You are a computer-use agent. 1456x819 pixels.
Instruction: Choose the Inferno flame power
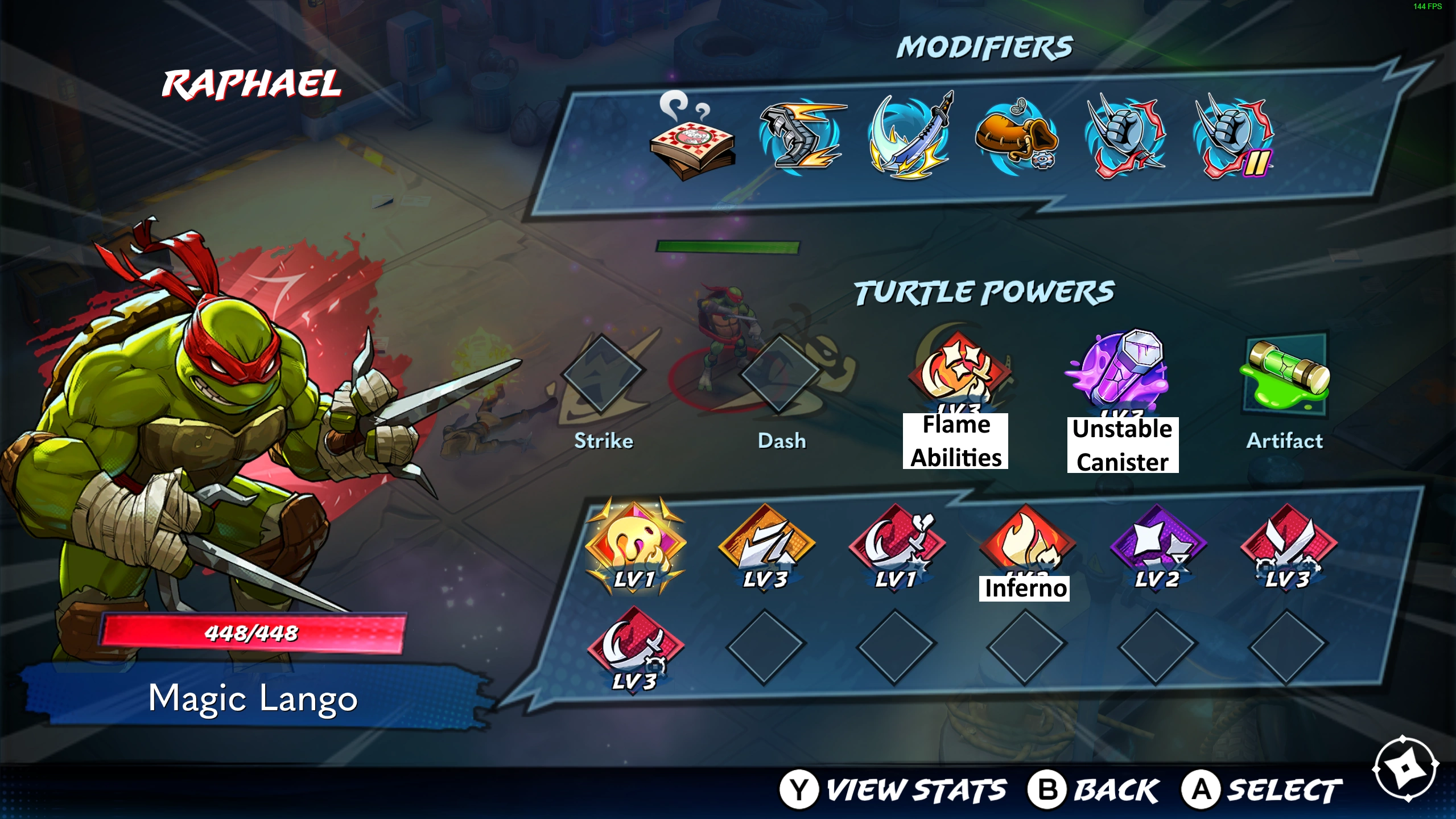(x=1026, y=544)
